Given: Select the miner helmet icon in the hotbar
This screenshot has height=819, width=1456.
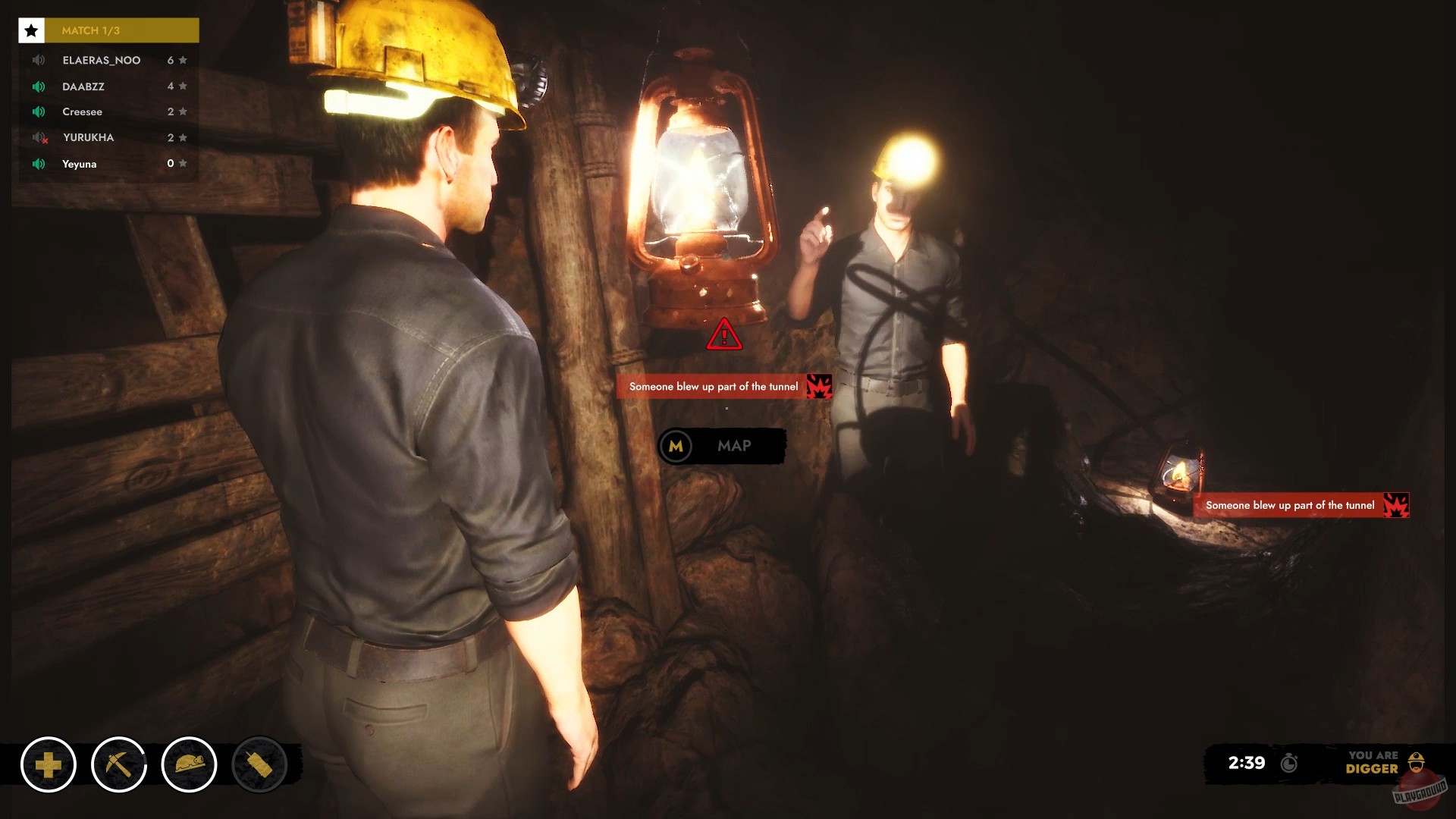Looking at the screenshot, I should click(188, 765).
